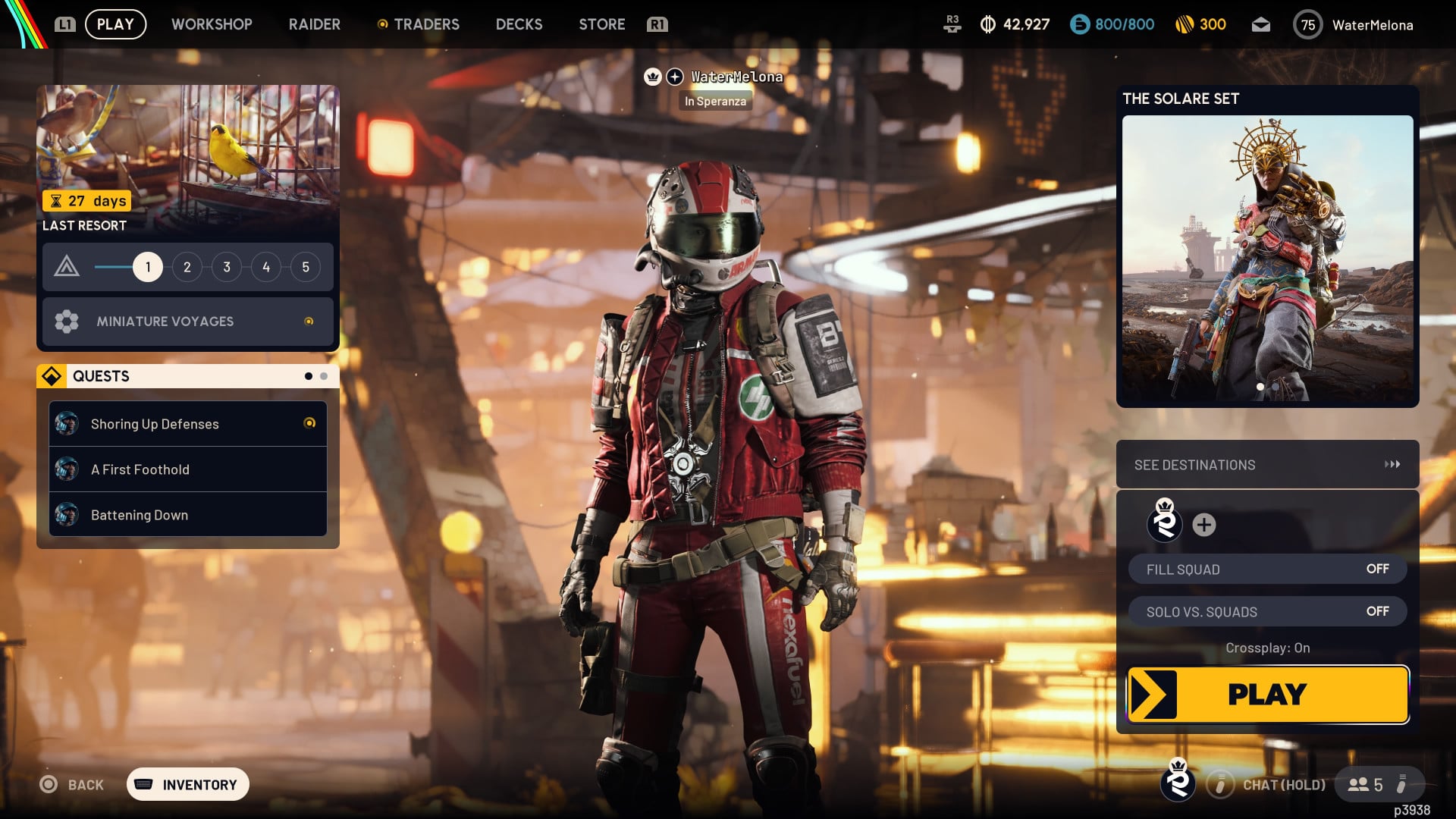
Task: Select level 3 on the Last Resort track
Action: click(x=226, y=267)
